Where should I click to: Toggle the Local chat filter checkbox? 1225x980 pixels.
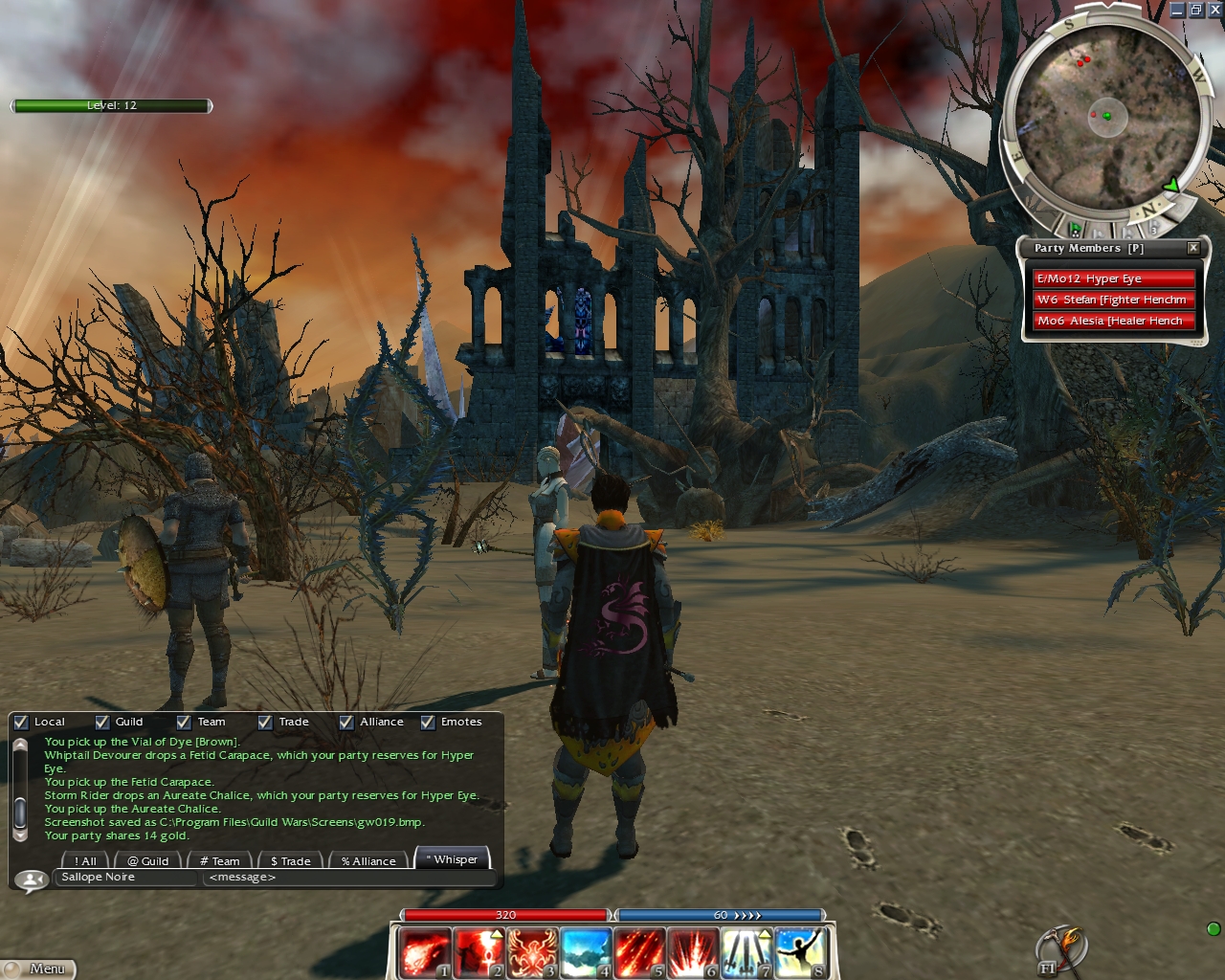click(21, 723)
